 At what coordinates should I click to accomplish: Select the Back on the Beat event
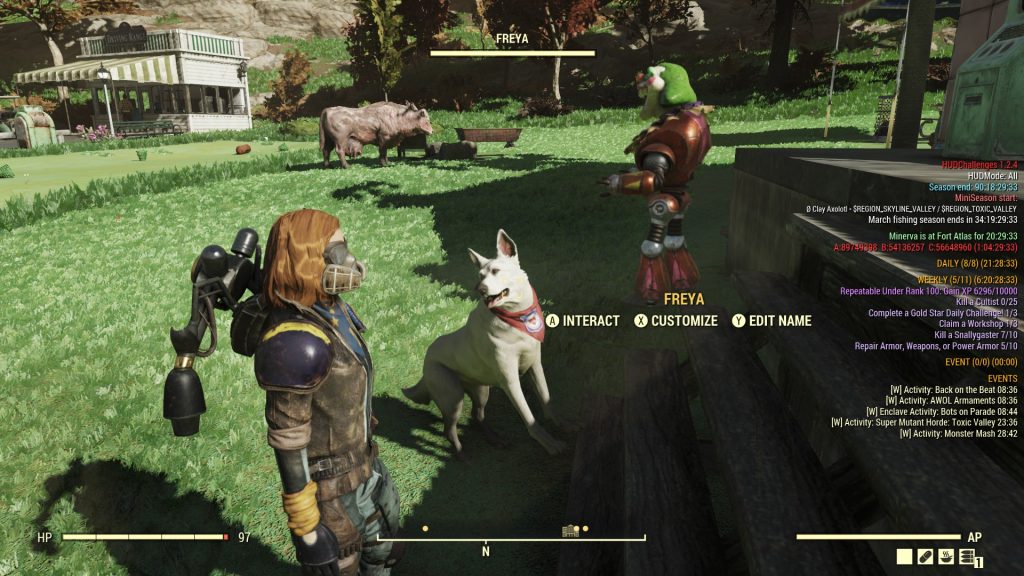[953, 389]
